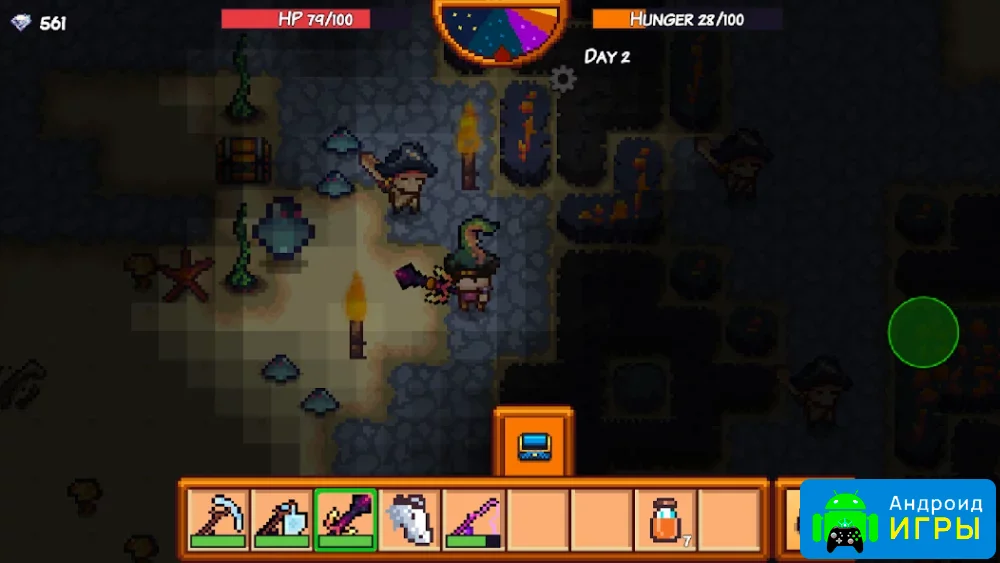Click the day-night clock dial

point(502,30)
